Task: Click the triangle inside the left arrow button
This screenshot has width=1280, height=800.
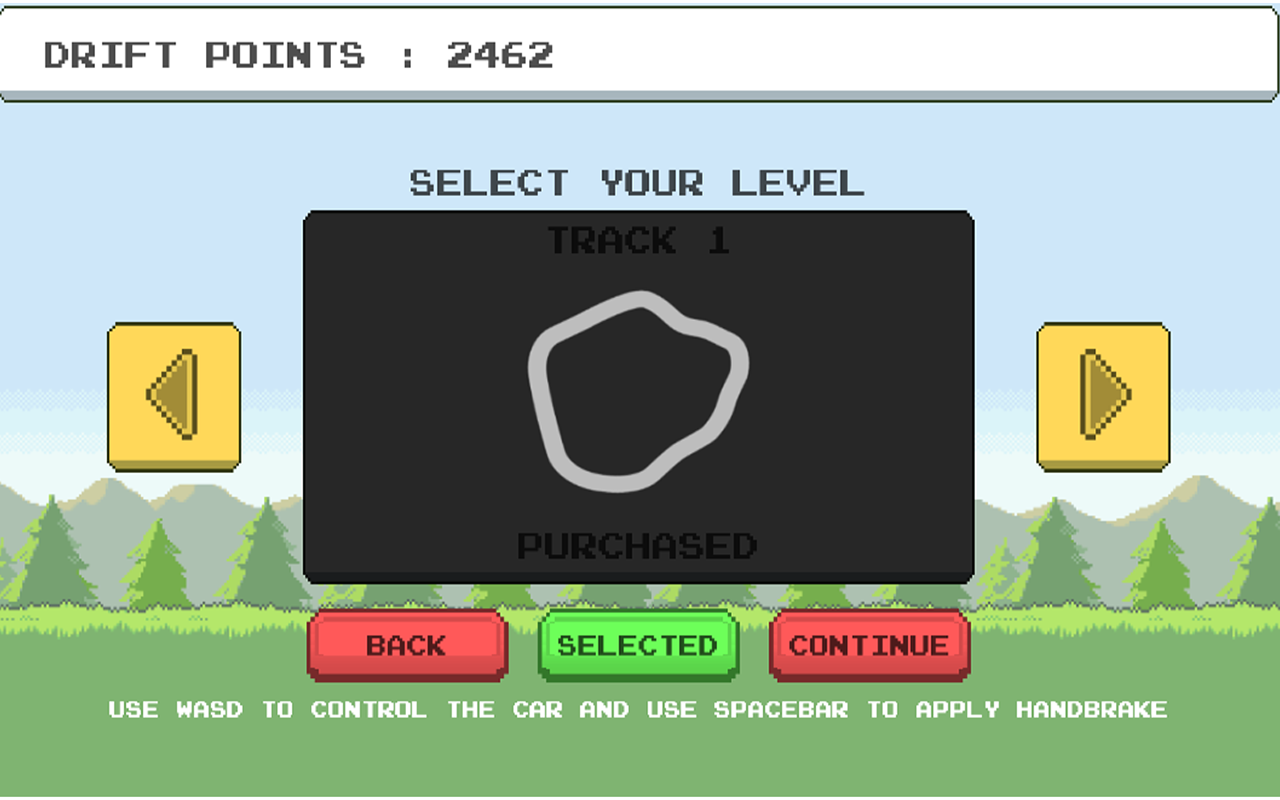Action: click(x=175, y=393)
